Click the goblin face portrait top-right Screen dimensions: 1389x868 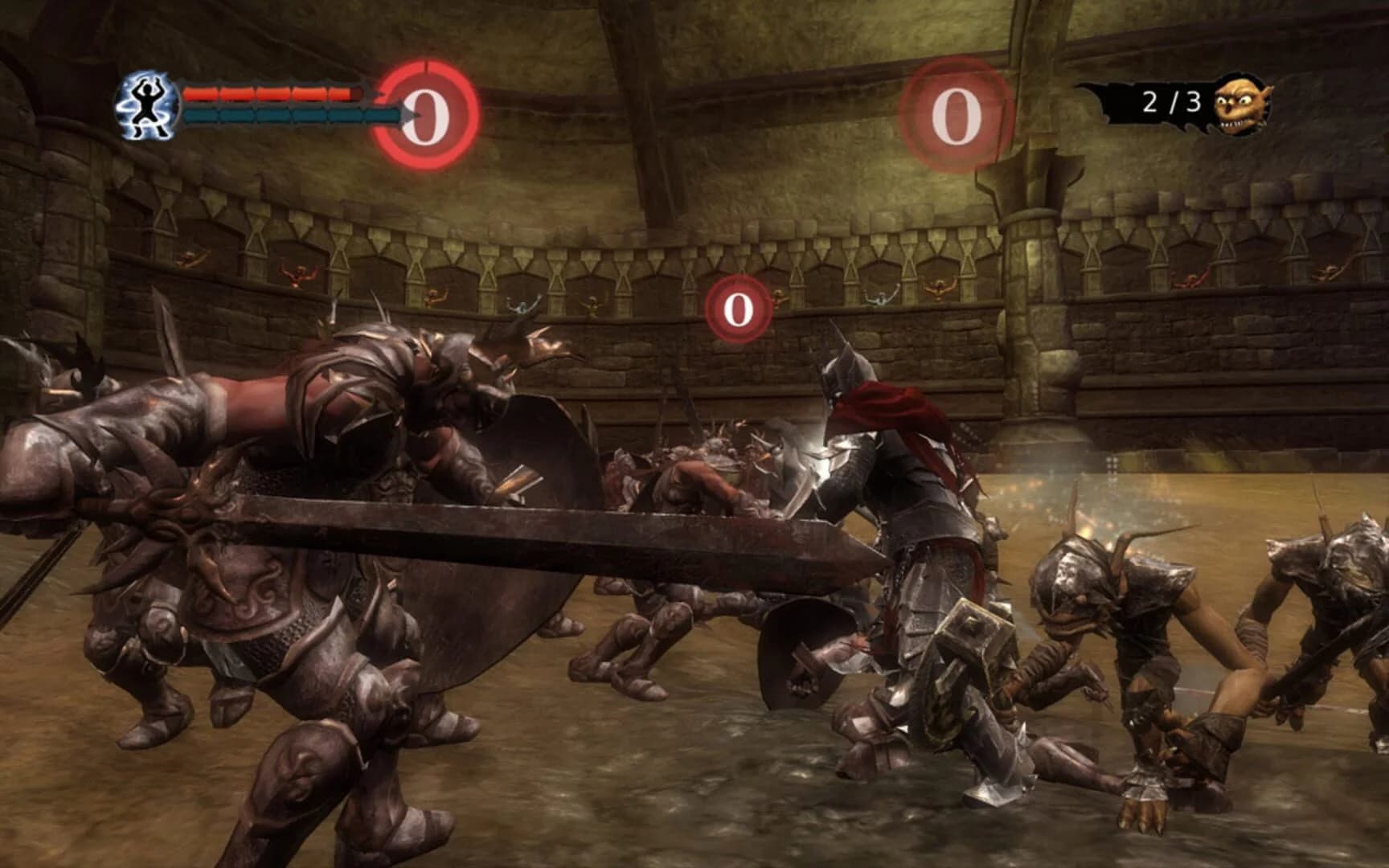coord(1242,105)
